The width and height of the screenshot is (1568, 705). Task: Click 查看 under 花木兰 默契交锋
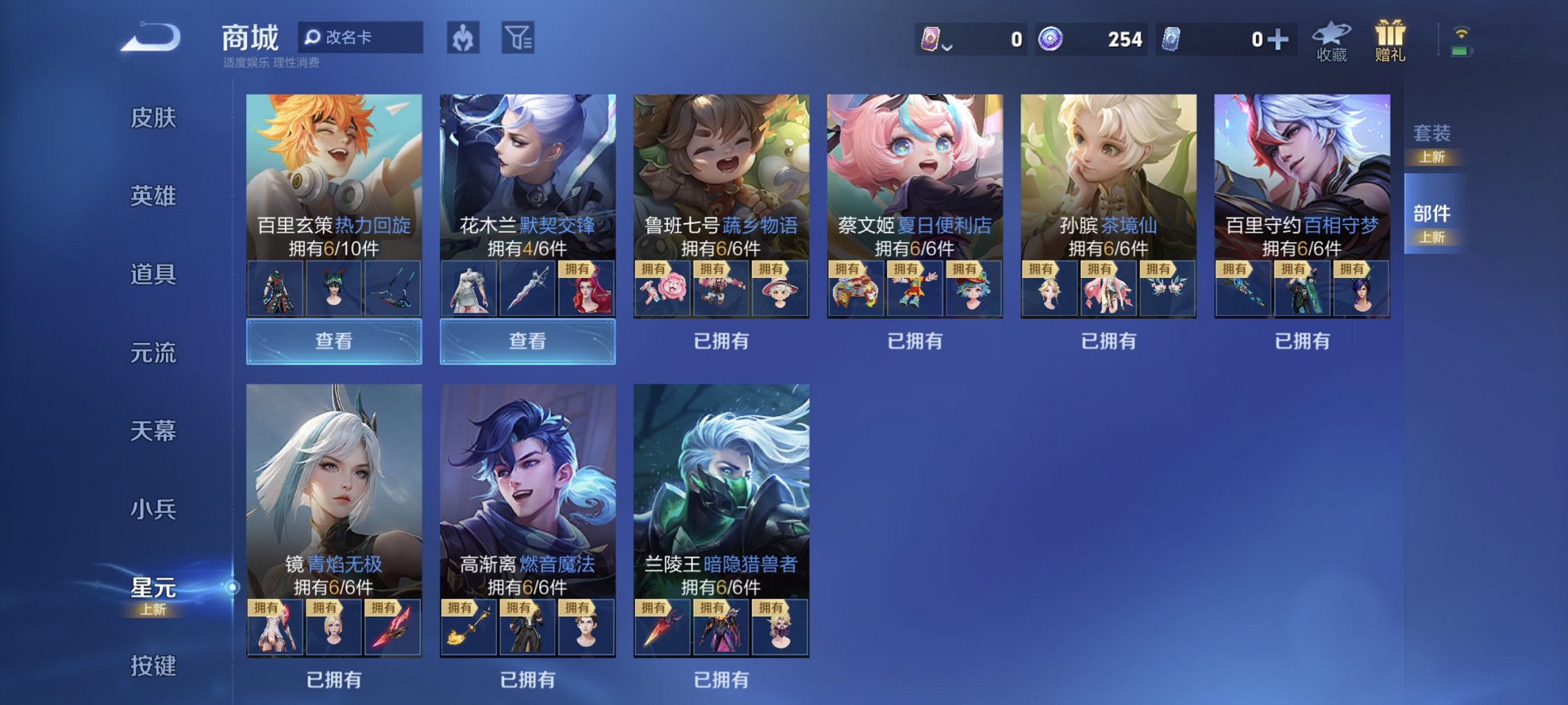(x=527, y=341)
